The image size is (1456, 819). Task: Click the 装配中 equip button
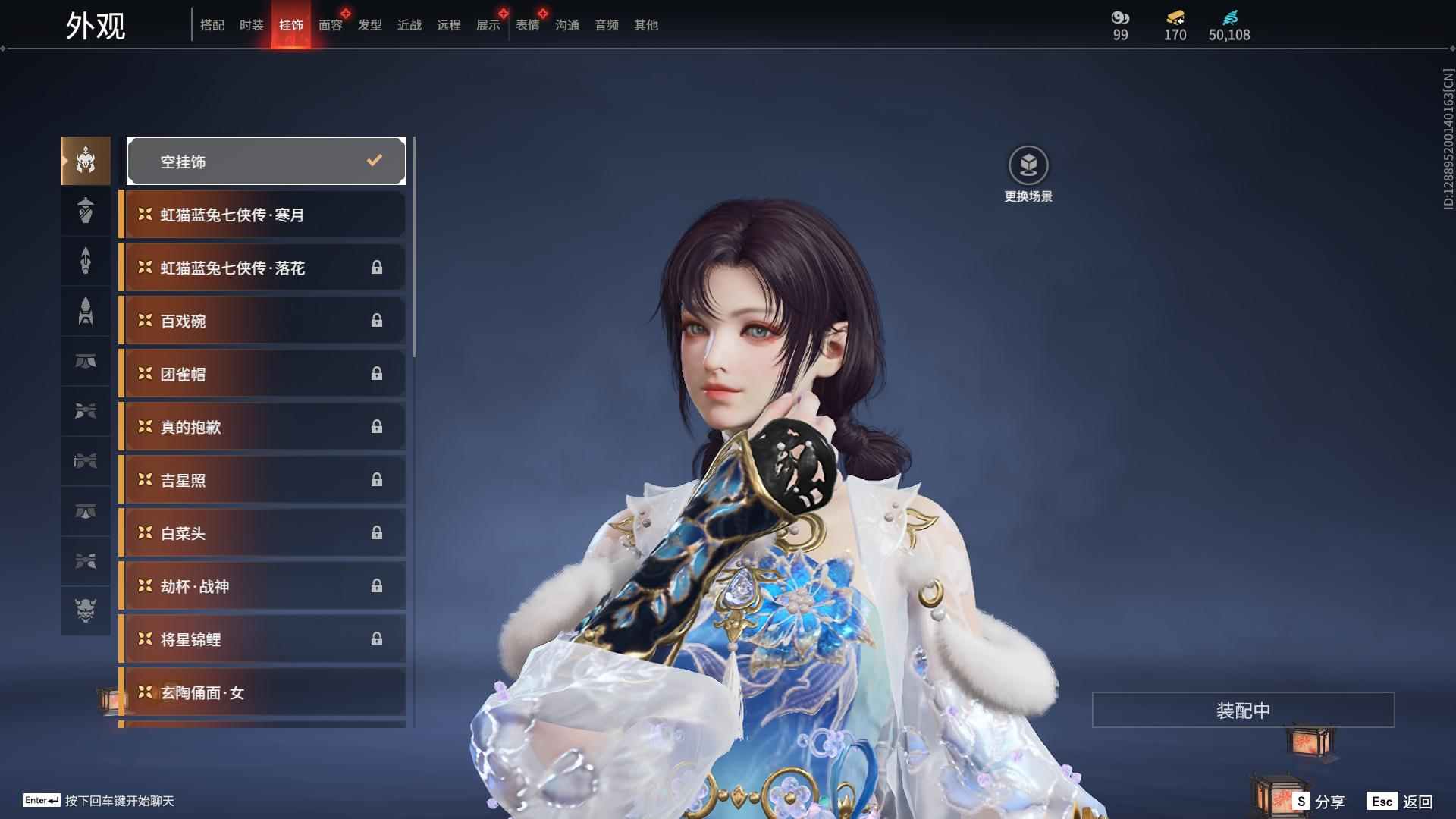coord(1243,710)
